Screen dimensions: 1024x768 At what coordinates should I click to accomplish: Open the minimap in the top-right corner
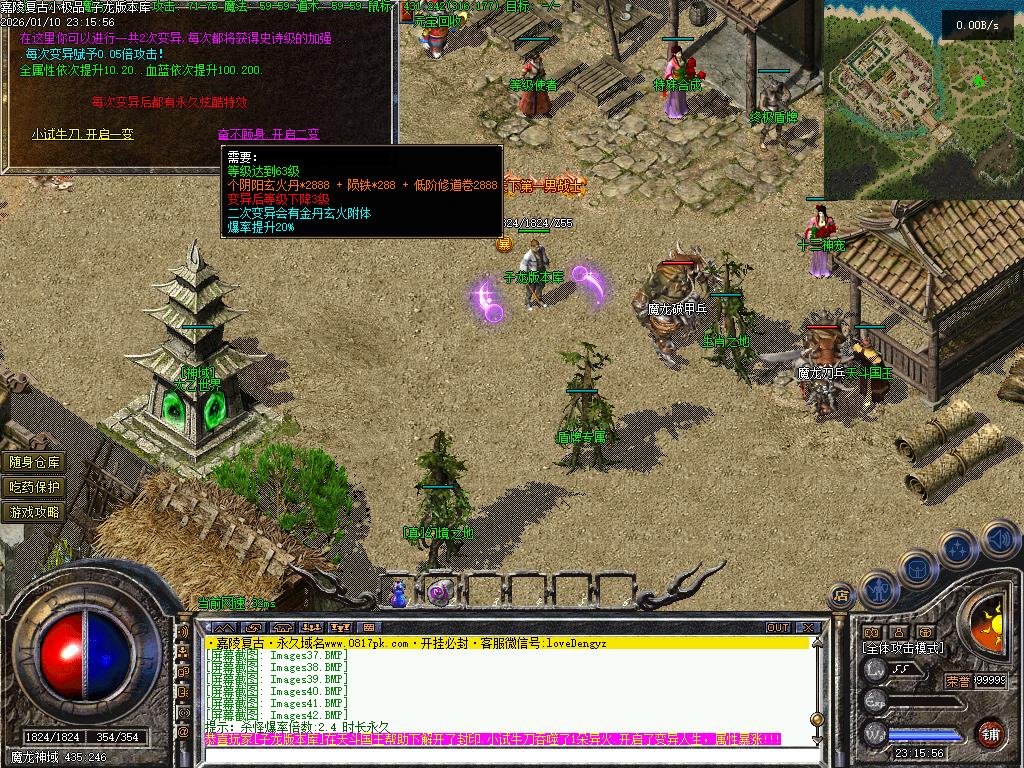tap(923, 98)
